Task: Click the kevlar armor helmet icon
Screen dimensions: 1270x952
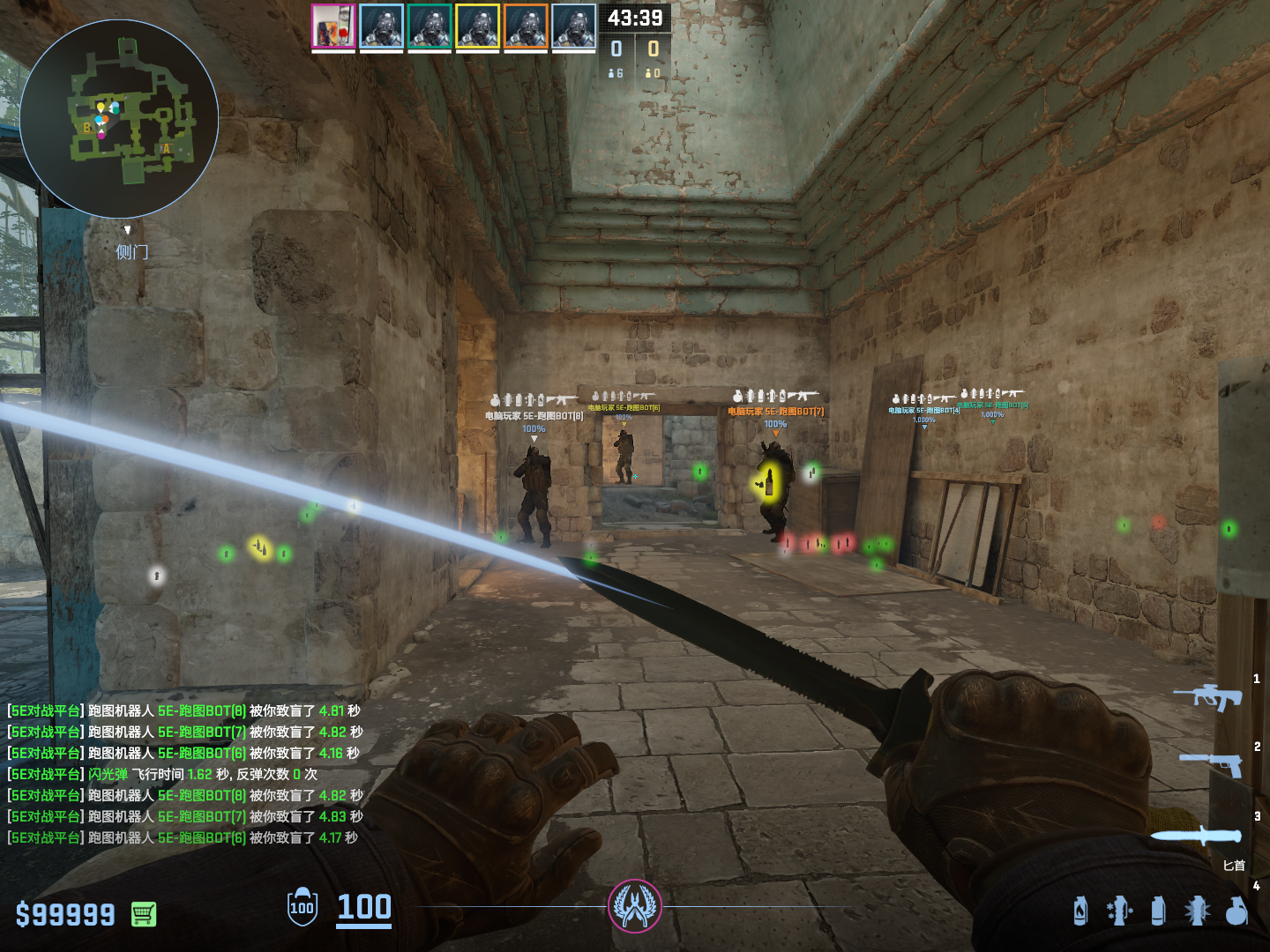Action: tap(302, 906)
